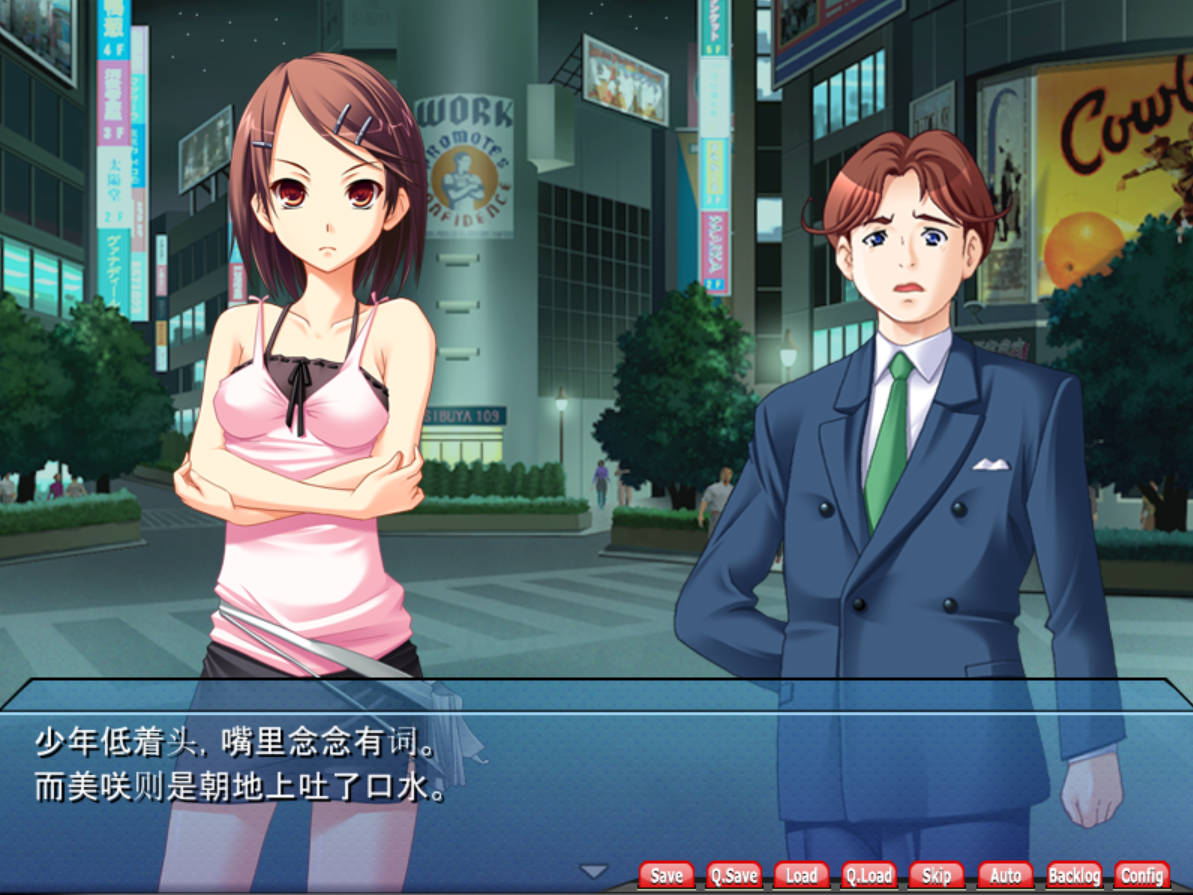Open the Backlog
This screenshot has height=895, width=1193.
click(1074, 876)
